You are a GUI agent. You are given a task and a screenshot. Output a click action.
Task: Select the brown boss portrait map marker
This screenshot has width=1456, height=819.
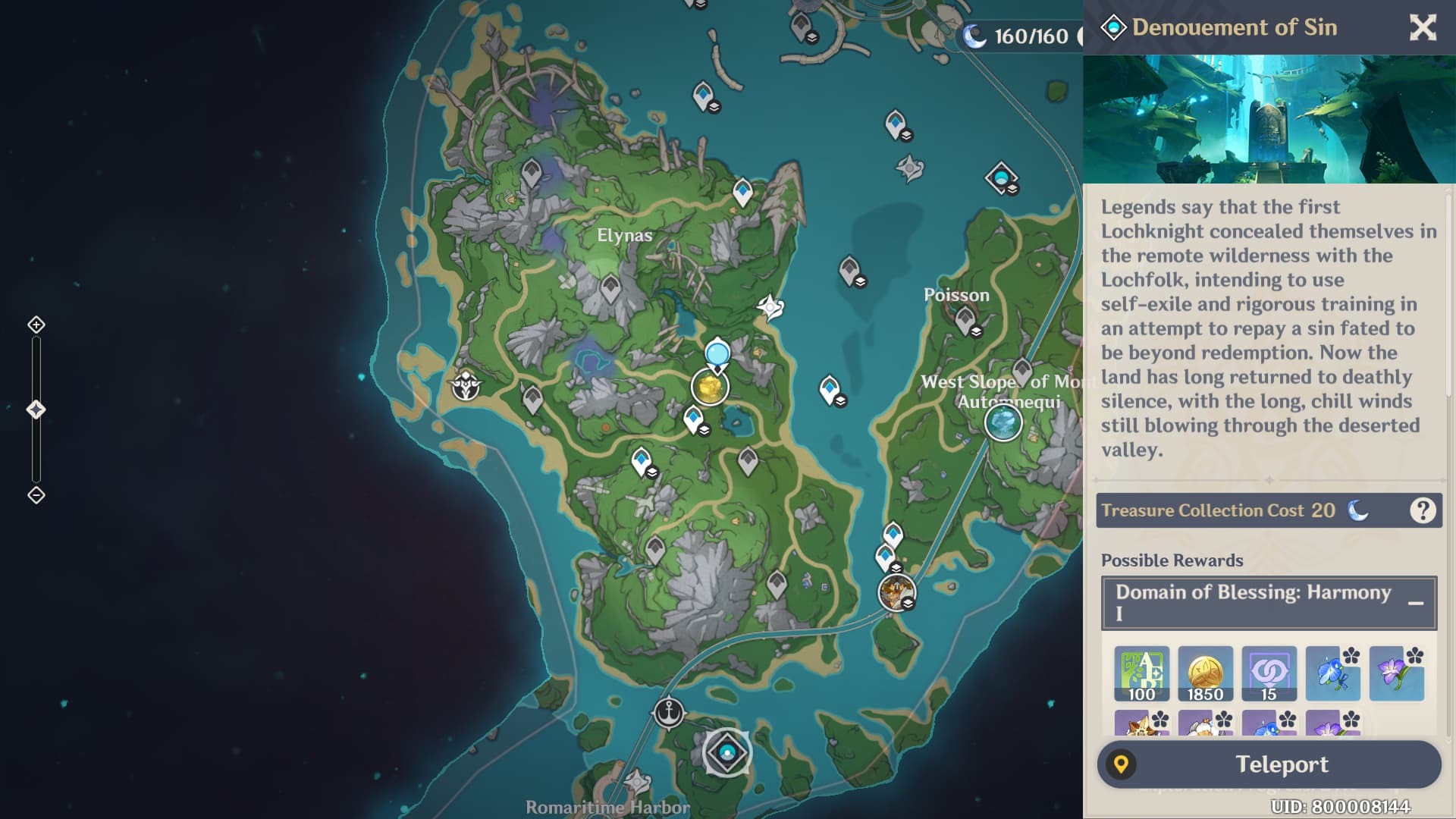coord(896,592)
